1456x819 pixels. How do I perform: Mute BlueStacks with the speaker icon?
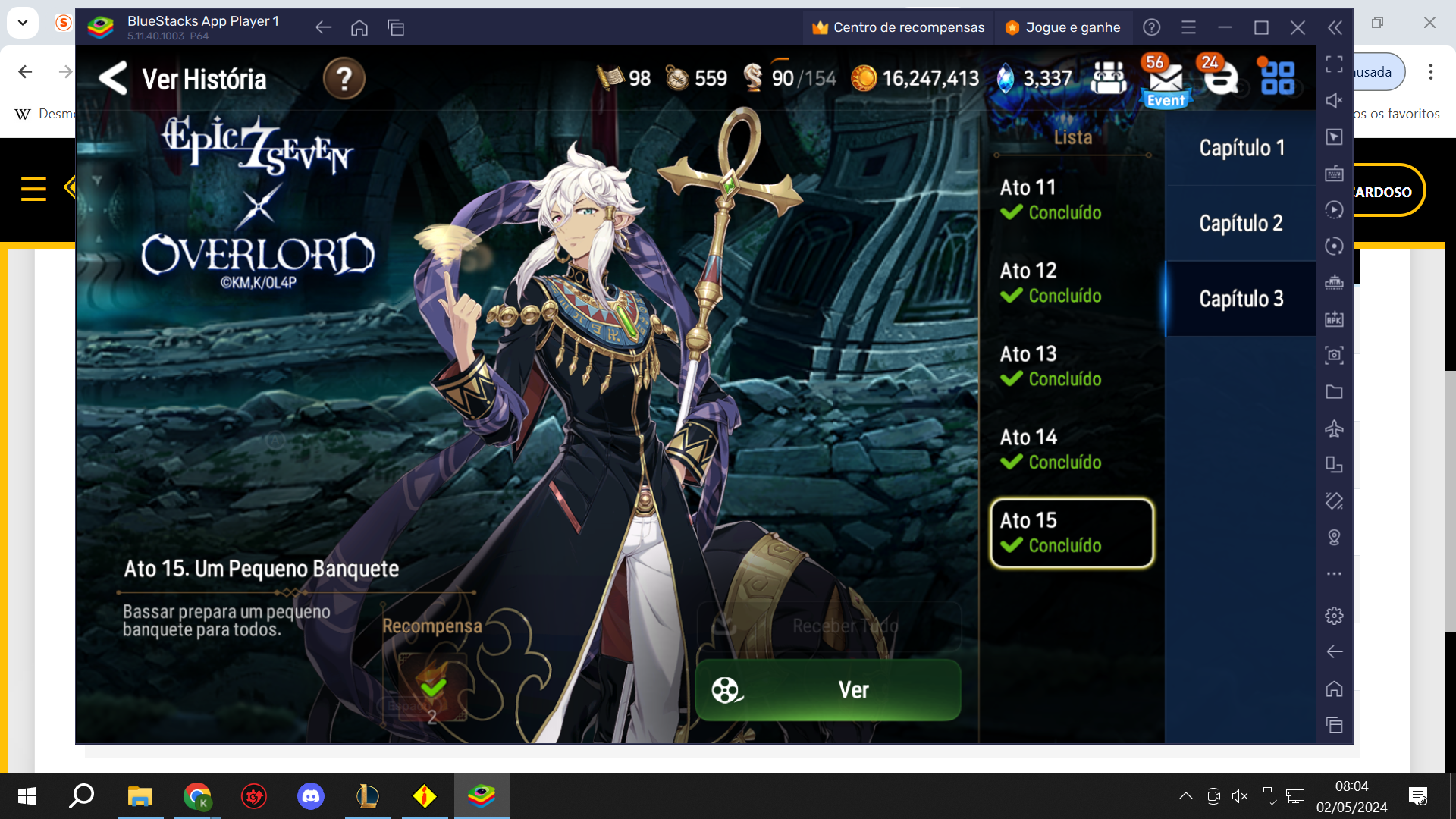point(1335,100)
